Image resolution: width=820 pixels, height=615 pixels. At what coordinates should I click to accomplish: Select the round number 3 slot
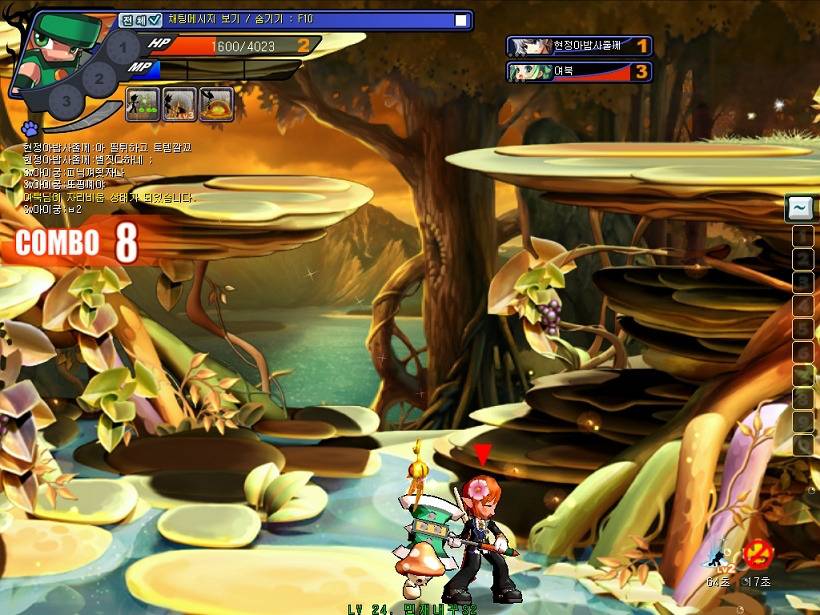[66, 100]
